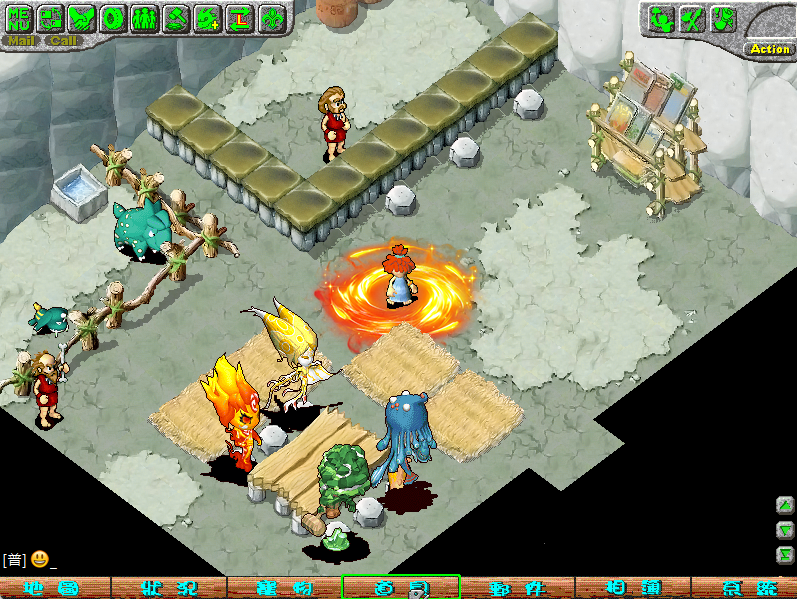The image size is (797, 599).
Task: Click the green ring icon
Action: point(113,17)
